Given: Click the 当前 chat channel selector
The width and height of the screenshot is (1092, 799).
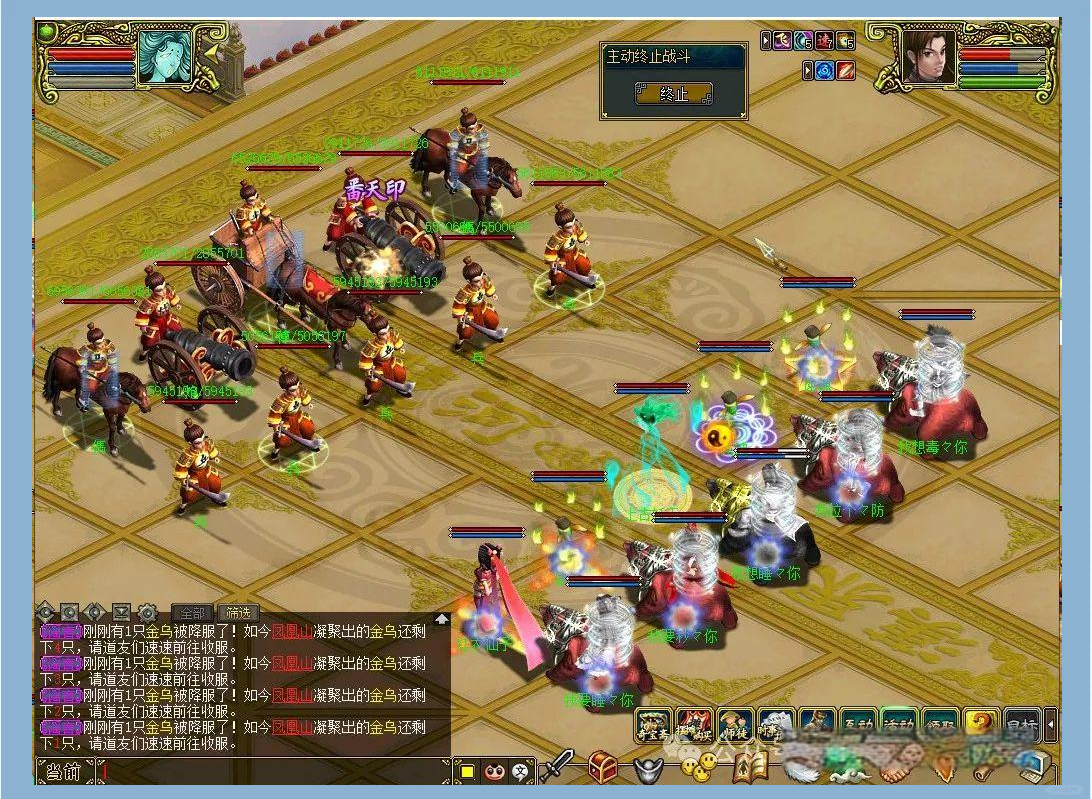Looking at the screenshot, I should click(x=64, y=771).
